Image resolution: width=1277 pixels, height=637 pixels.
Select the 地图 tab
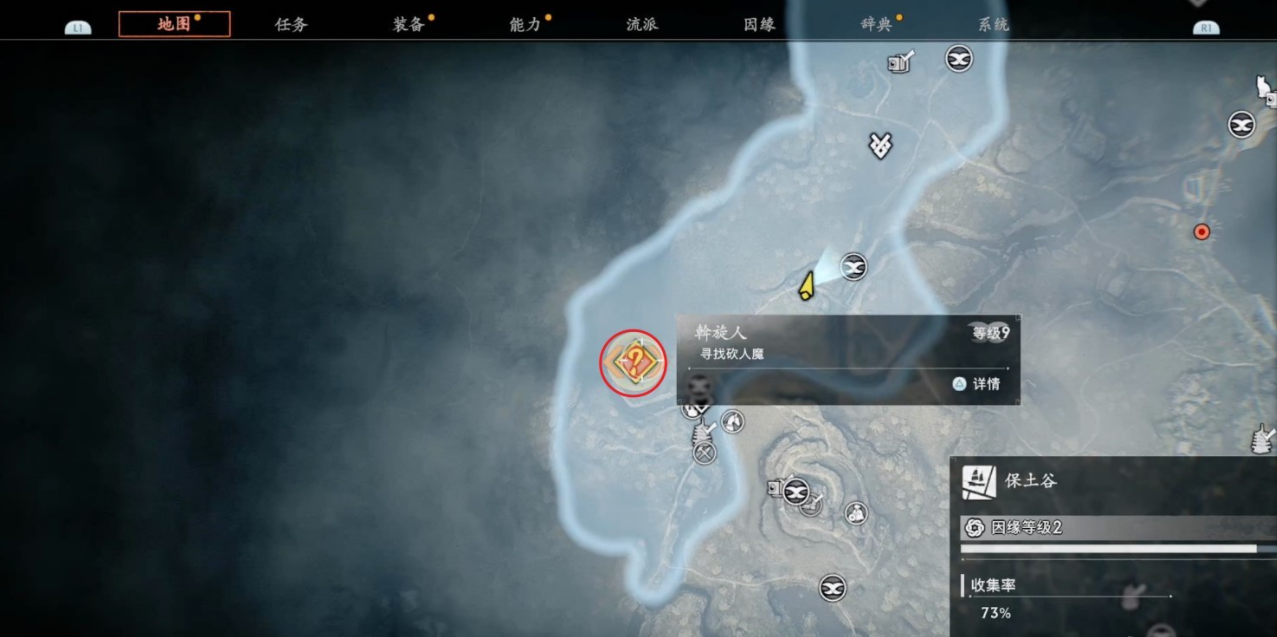click(x=174, y=24)
